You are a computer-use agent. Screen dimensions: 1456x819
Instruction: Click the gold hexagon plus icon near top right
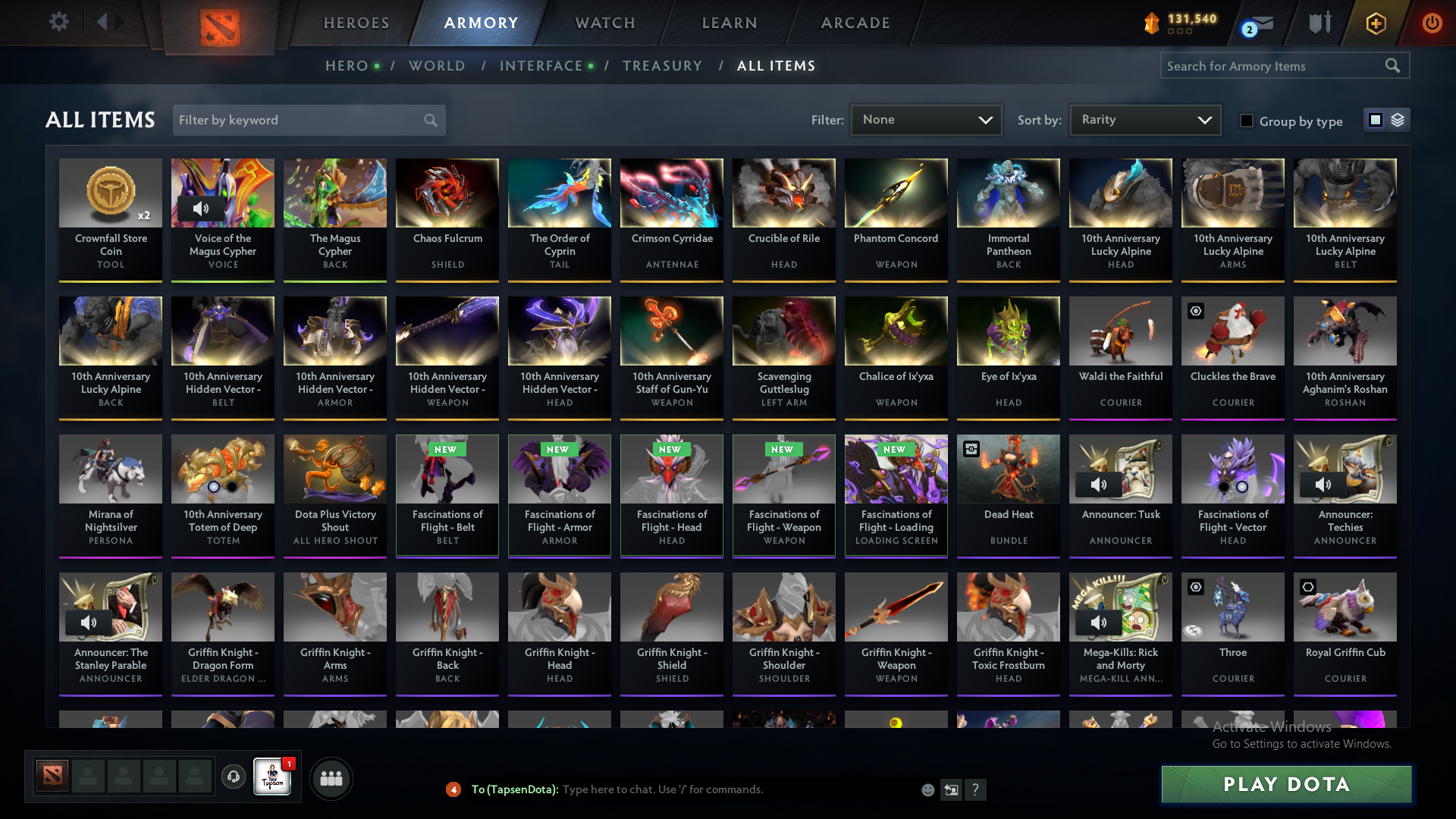(1375, 23)
